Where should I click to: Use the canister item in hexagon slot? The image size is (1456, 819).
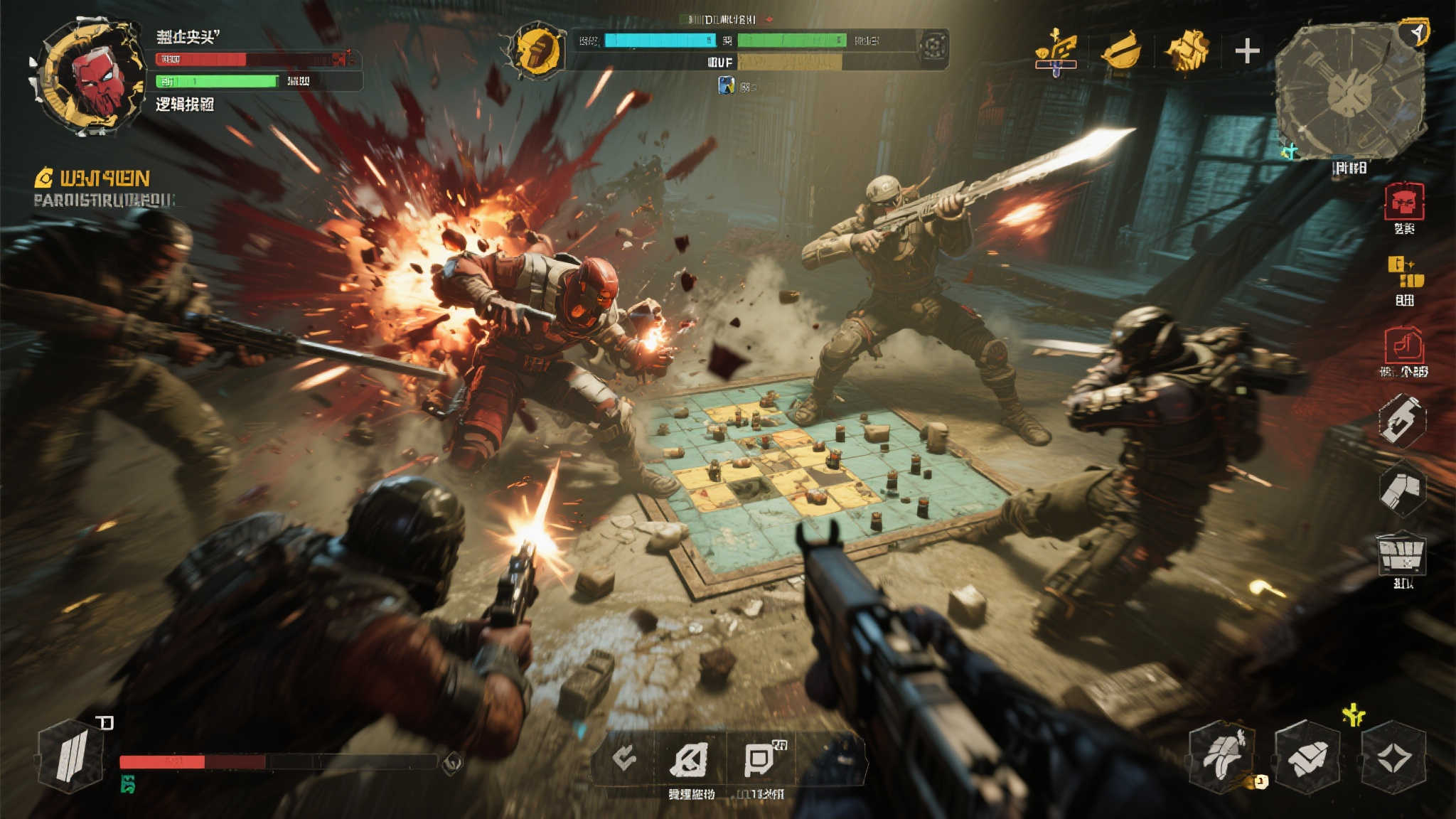tap(1401, 419)
